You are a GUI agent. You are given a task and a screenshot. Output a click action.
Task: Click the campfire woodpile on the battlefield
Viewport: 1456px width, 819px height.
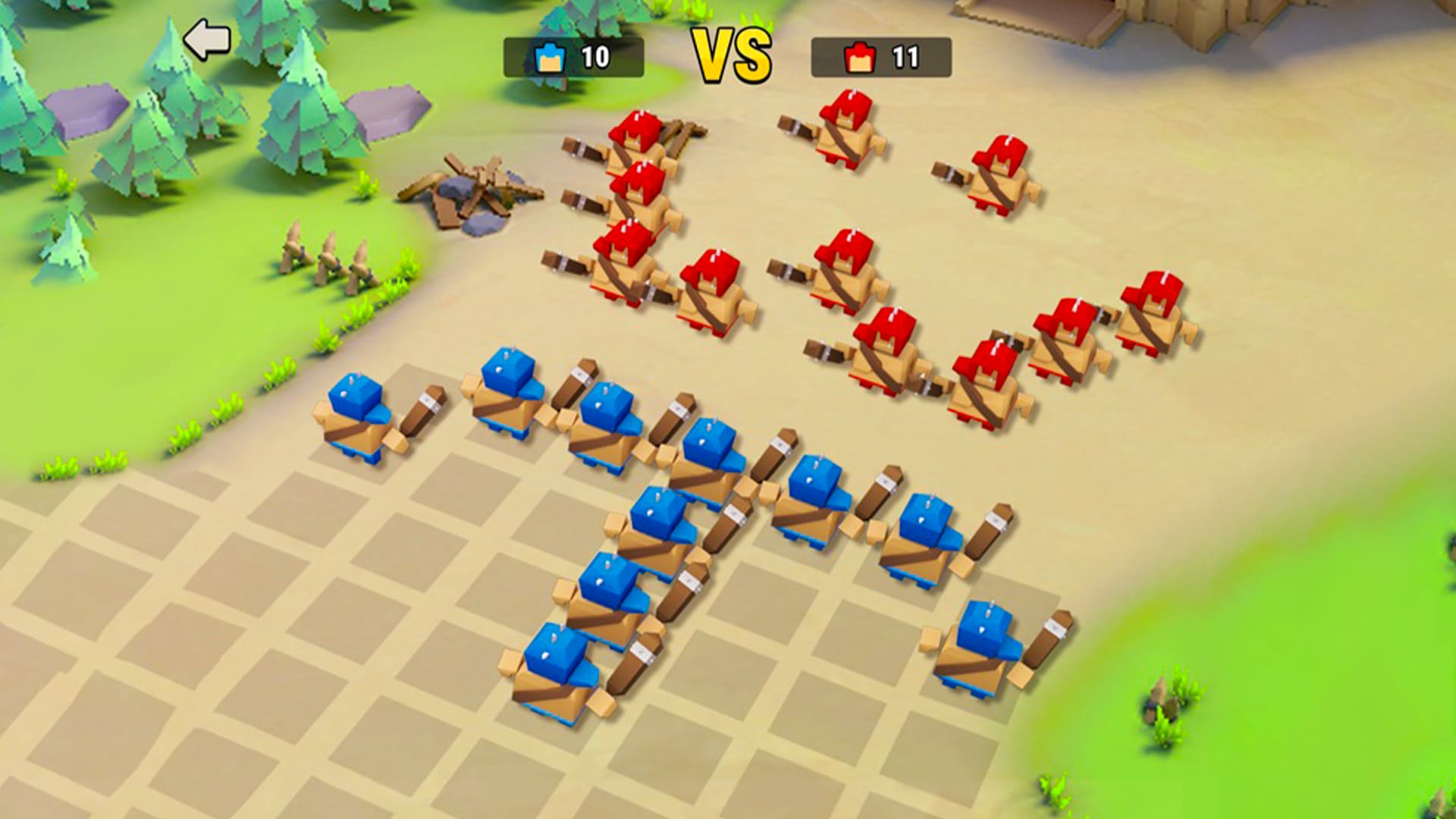point(478,190)
